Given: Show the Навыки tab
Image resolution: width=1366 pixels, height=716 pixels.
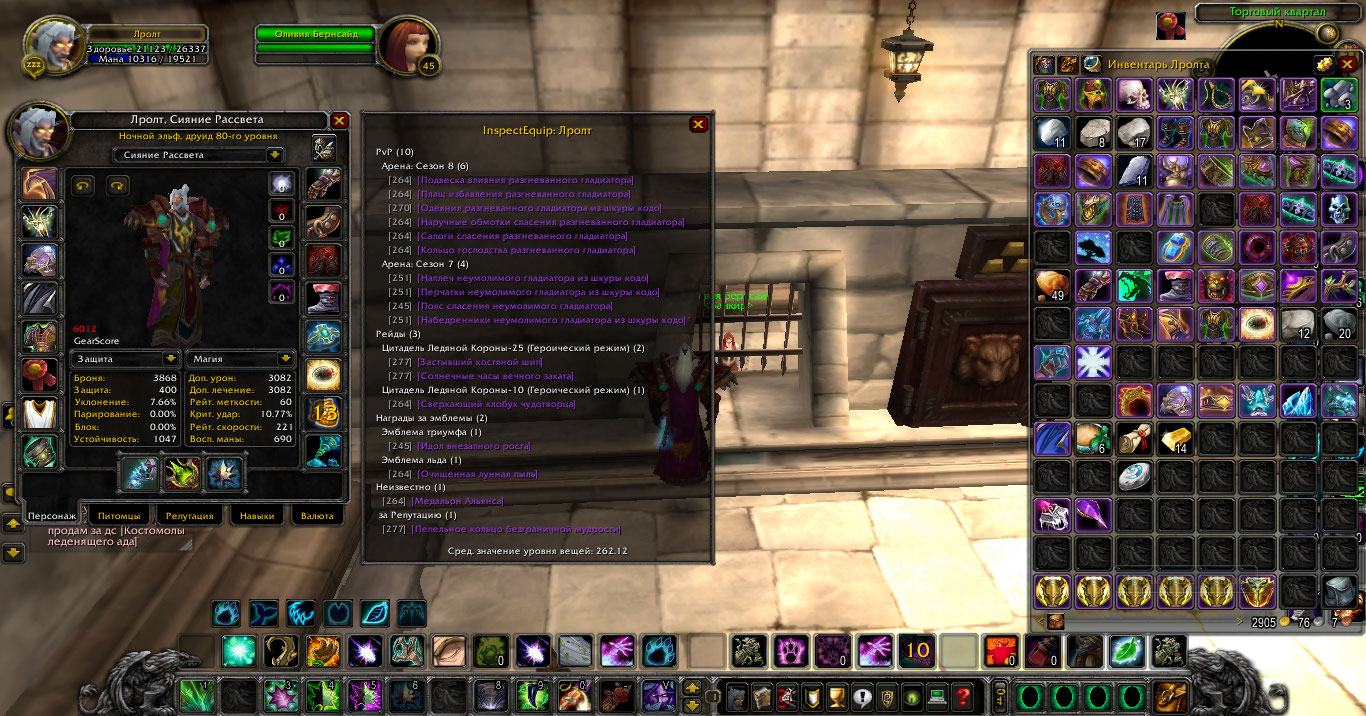Looking at the screenshot, I should click(x=257, y=515).
